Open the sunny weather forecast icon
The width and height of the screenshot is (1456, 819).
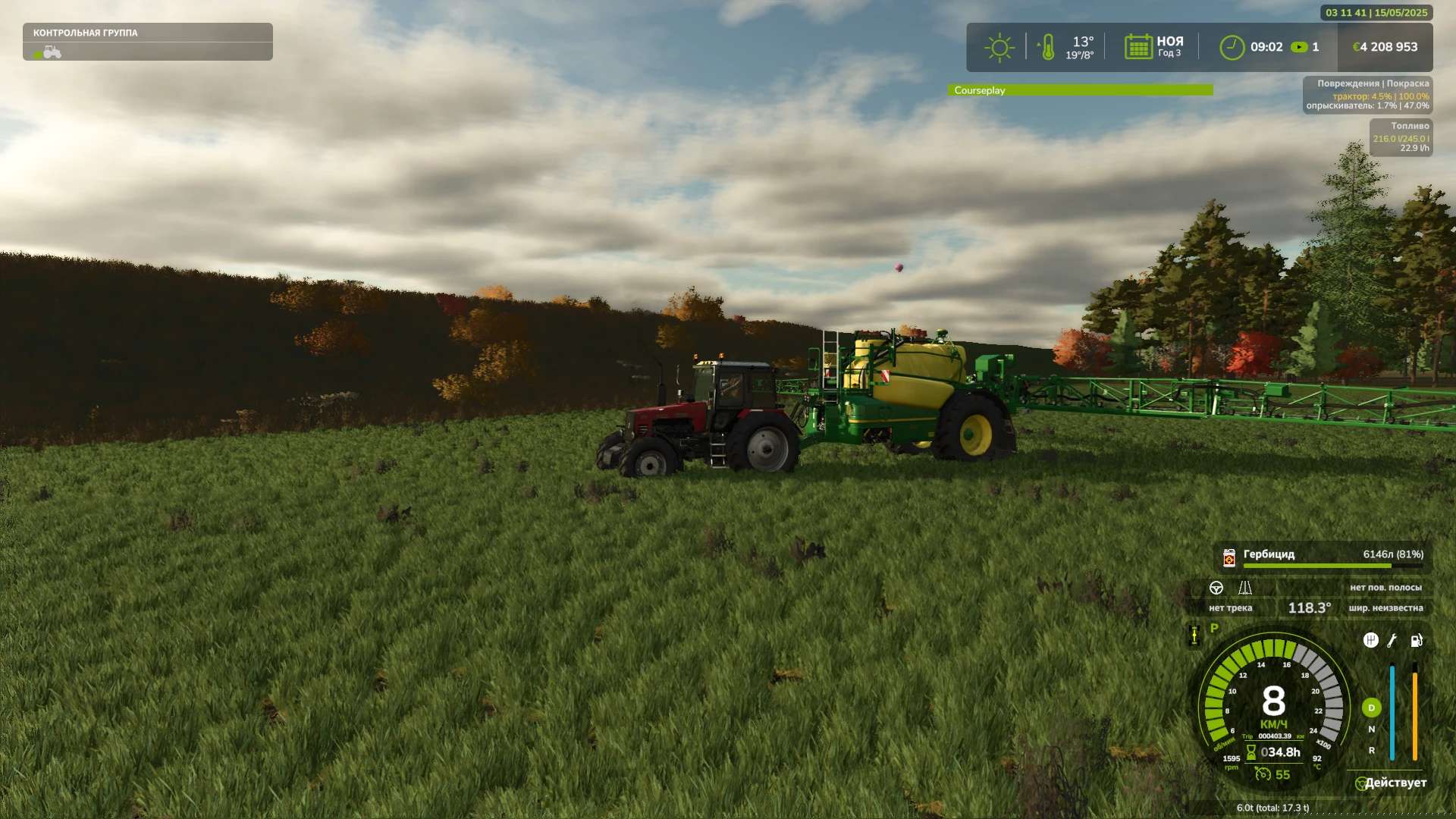click(999, 47)
